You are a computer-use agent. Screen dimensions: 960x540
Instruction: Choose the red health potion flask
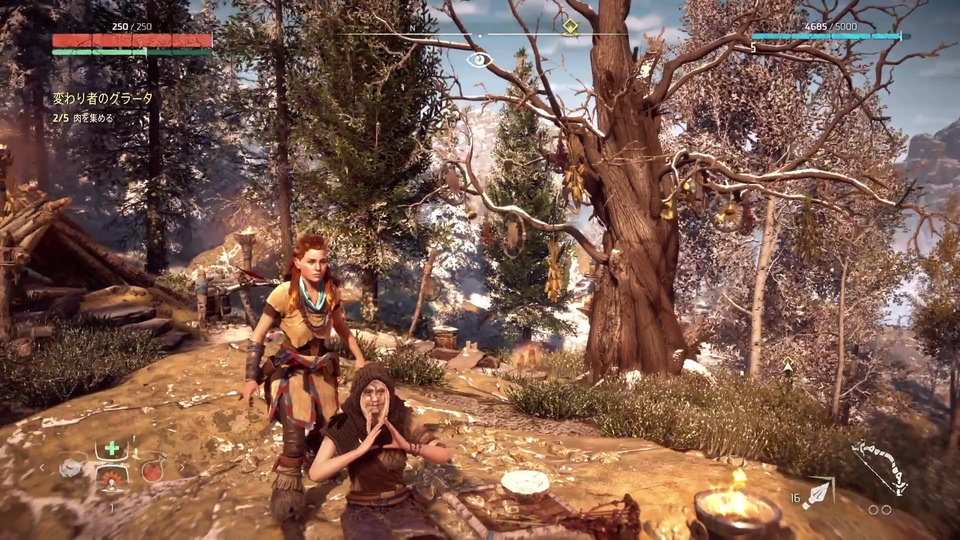[x=152, y=470]
